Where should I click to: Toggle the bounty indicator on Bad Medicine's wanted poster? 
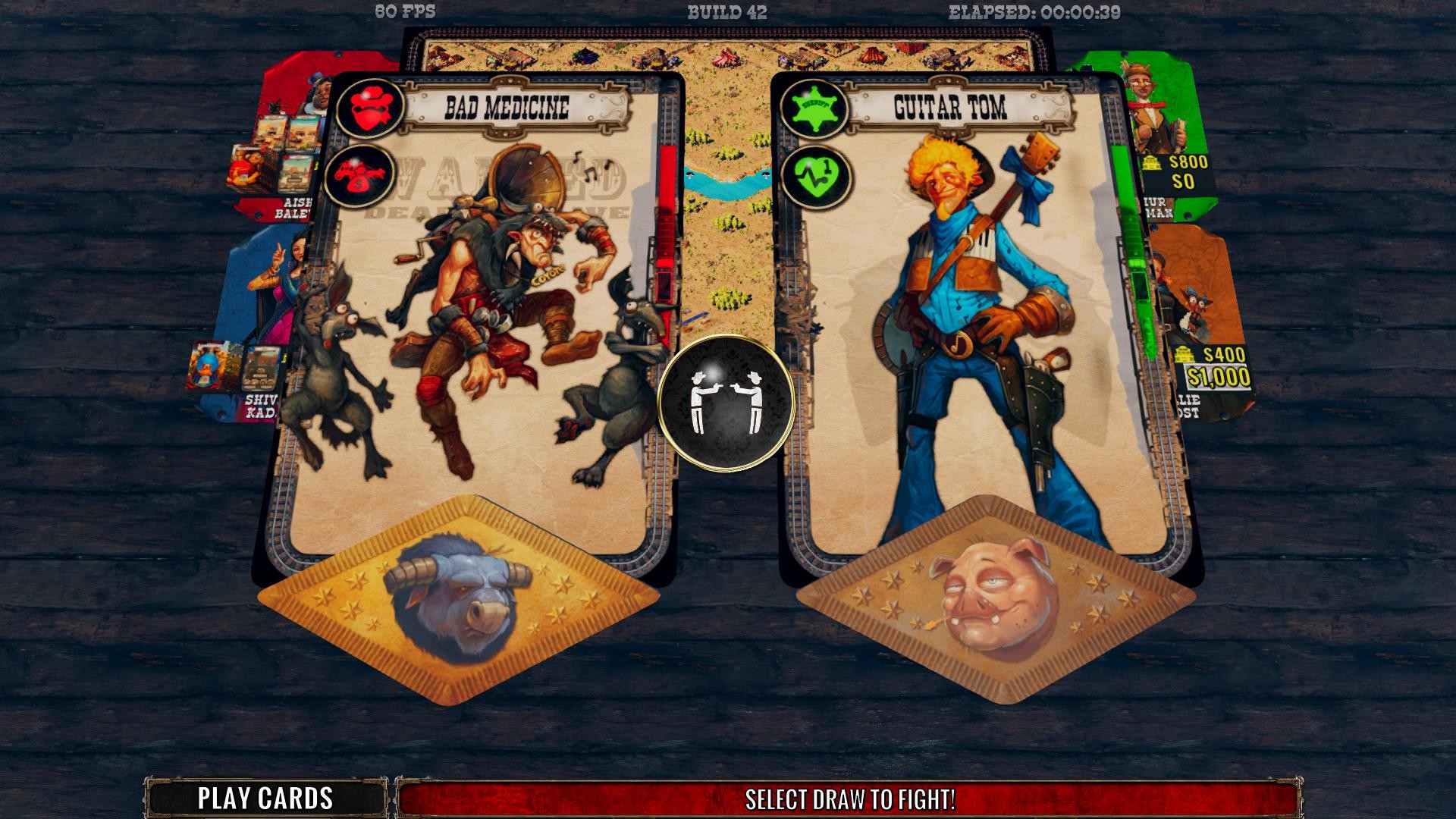[x=369, y=107]
